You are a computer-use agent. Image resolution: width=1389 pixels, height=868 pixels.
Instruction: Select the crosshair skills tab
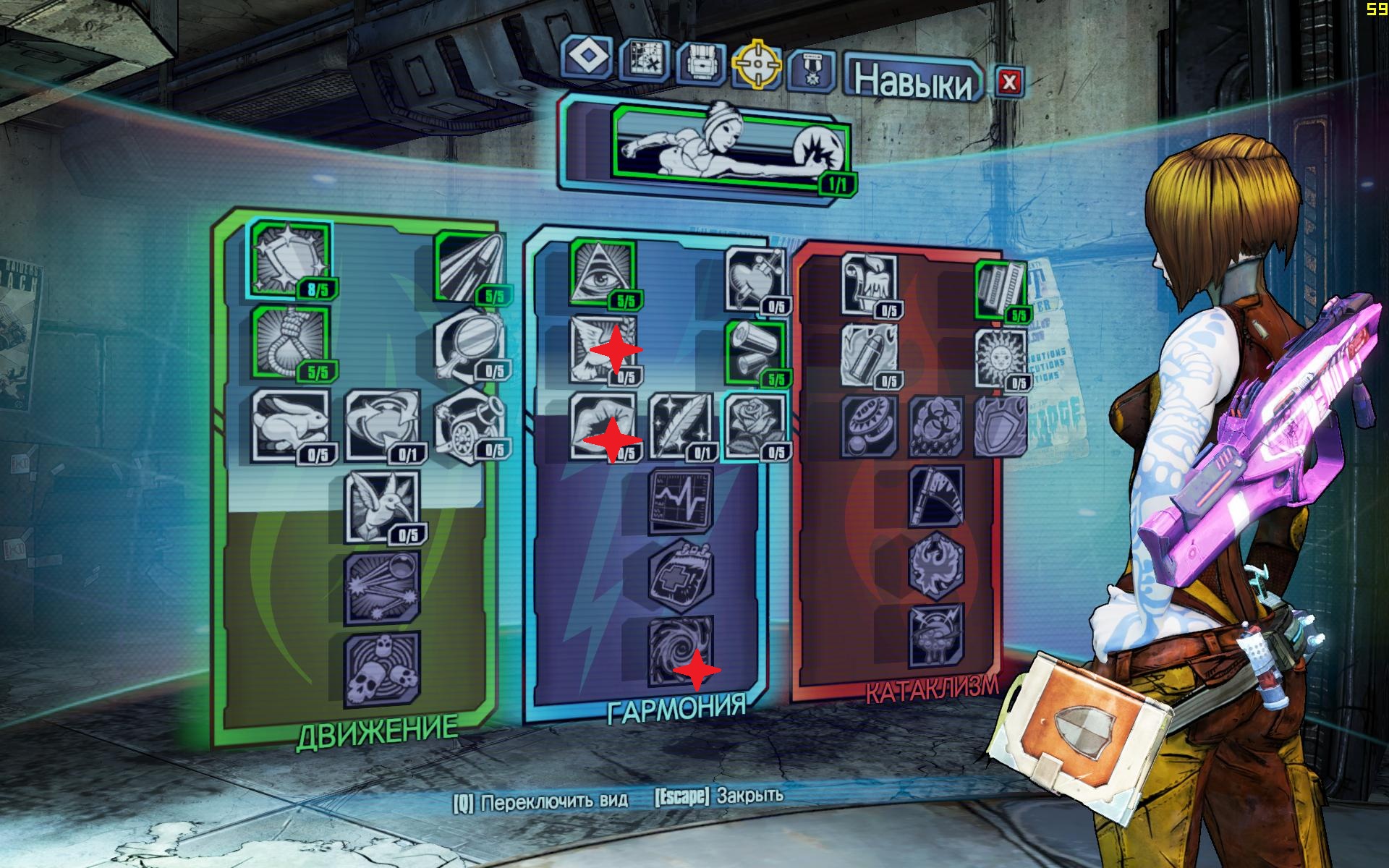(757, 64)
